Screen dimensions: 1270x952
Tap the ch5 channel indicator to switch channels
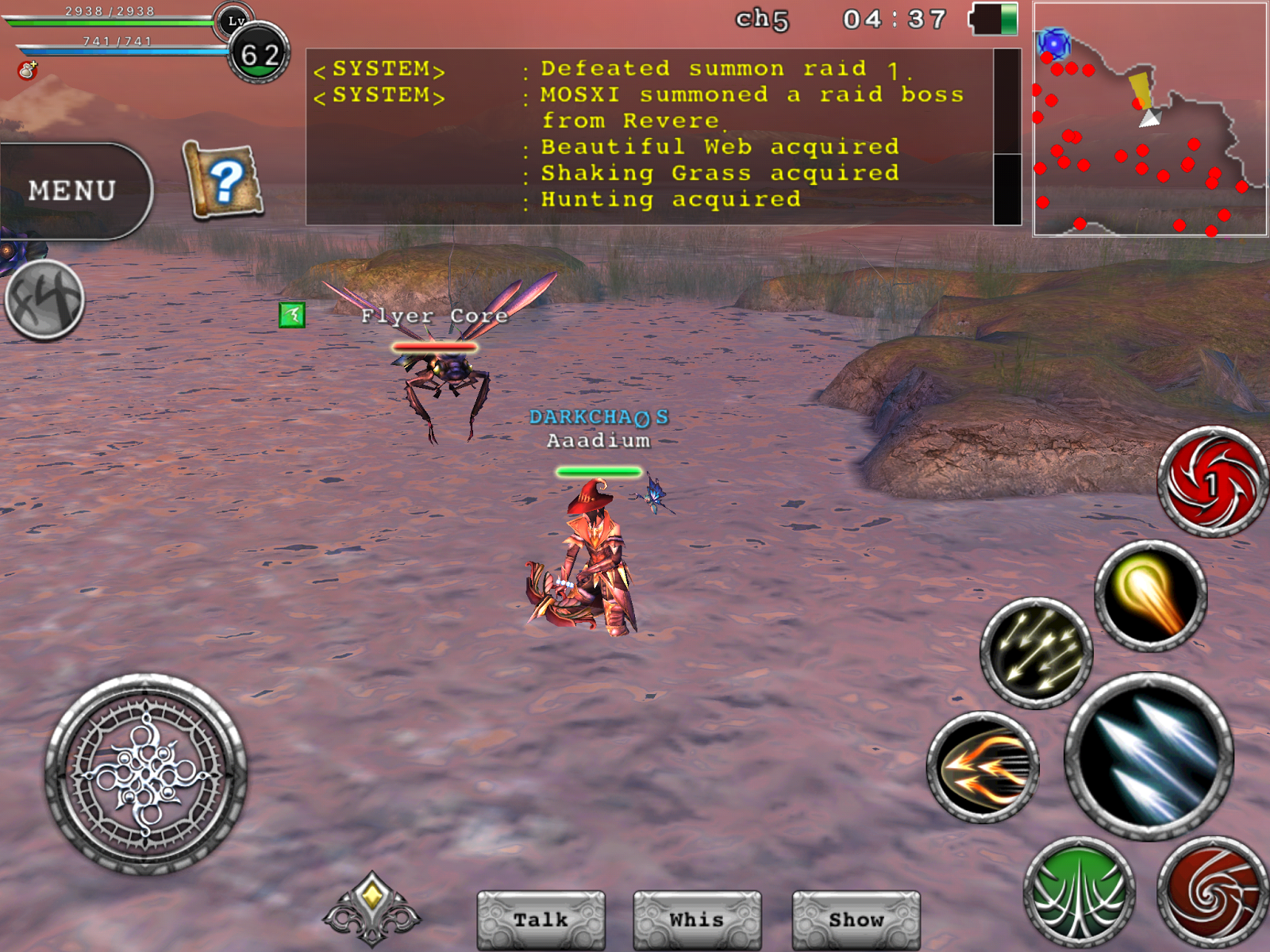(764, 21)
